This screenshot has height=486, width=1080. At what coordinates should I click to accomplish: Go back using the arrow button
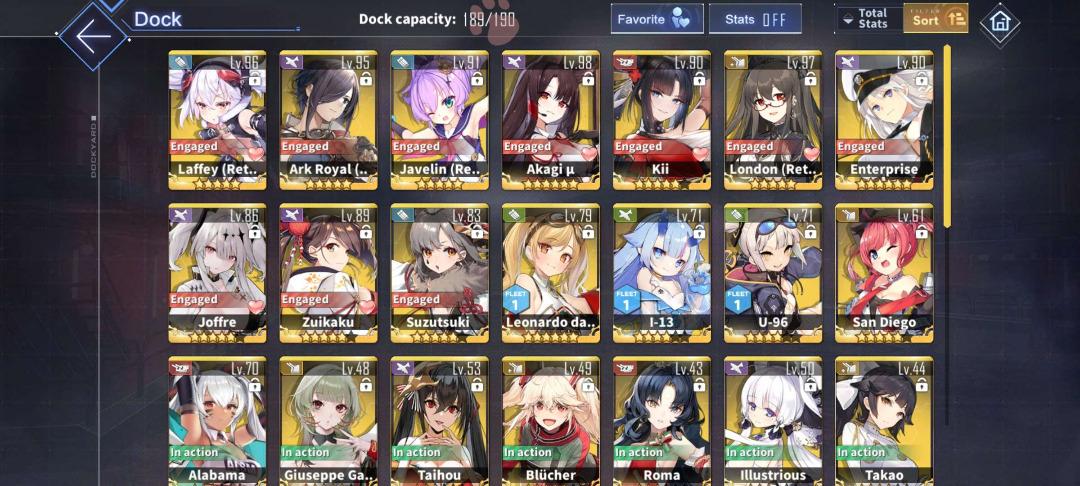pyautogui.click(x=93, y=37)
